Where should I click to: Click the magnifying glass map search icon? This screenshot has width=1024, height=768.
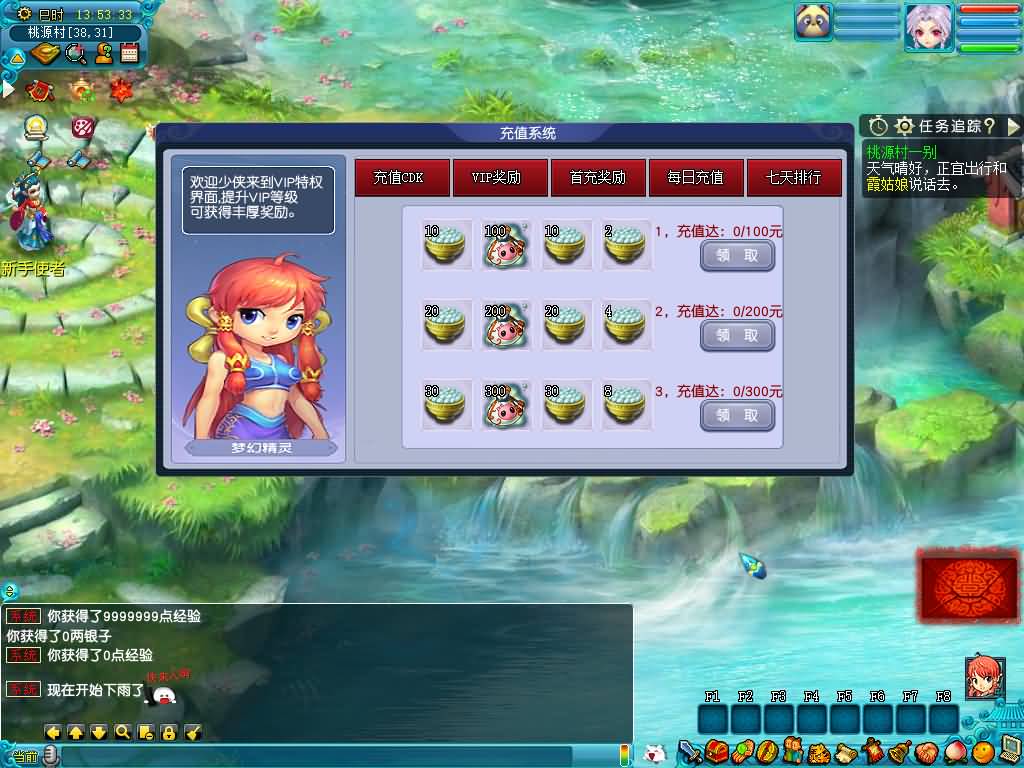75,54
